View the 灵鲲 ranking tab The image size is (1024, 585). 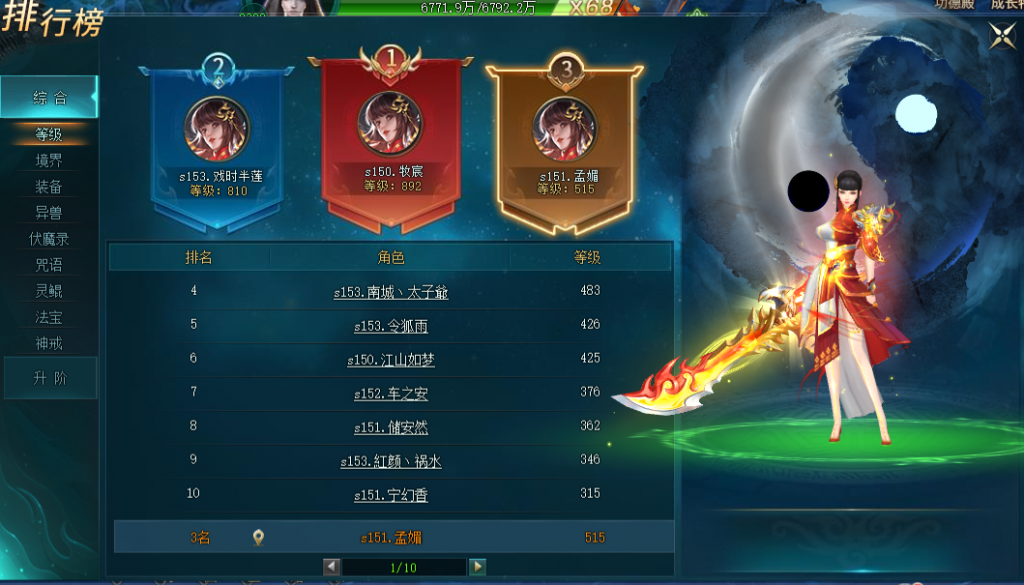pyautogui.click(x=49, y=291)
